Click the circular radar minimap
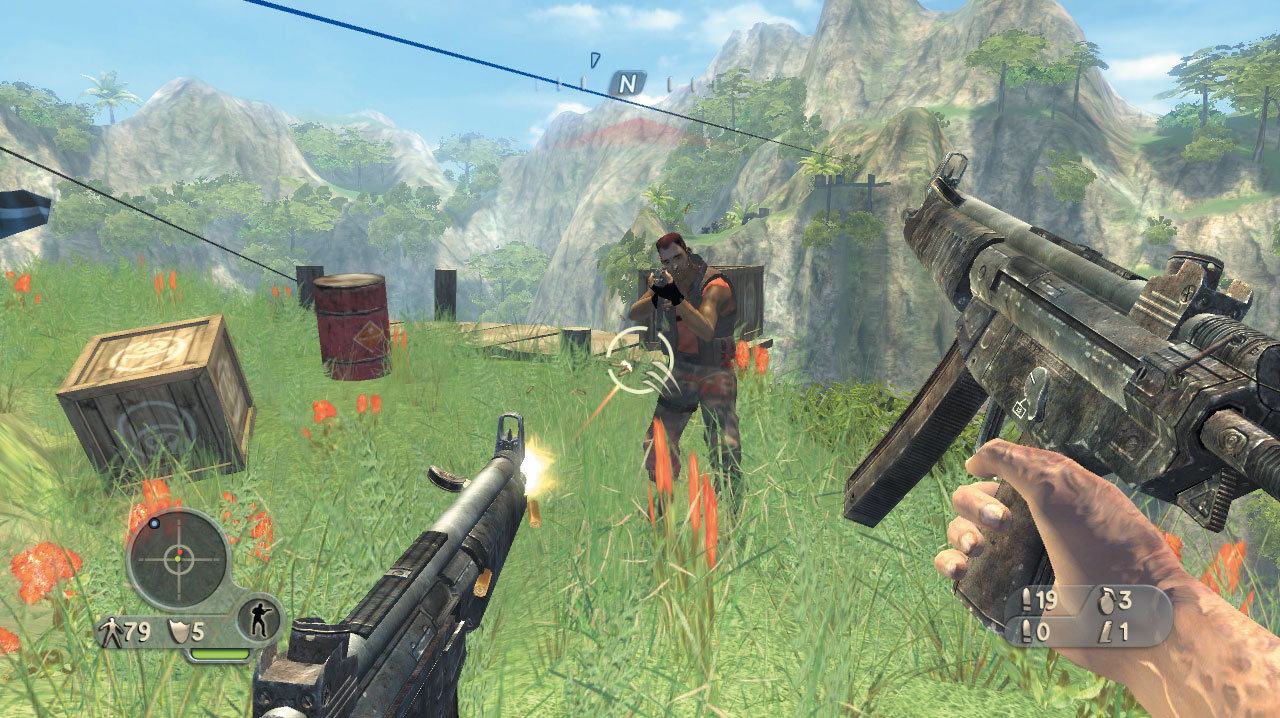Screen dimensions: 1280x718 coord(178,559)
